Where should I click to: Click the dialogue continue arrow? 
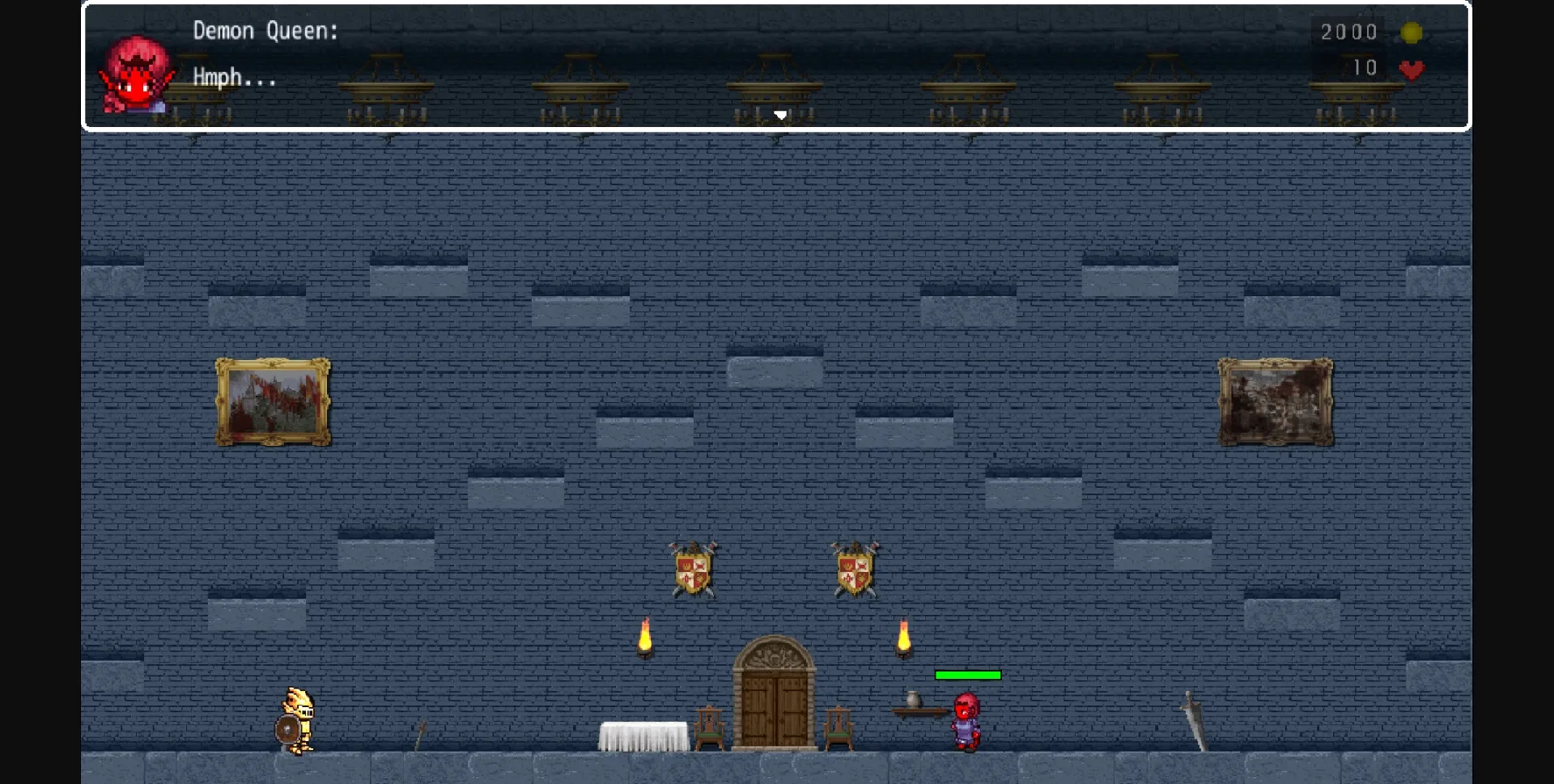pyautogui.click(x=780, y=115)
